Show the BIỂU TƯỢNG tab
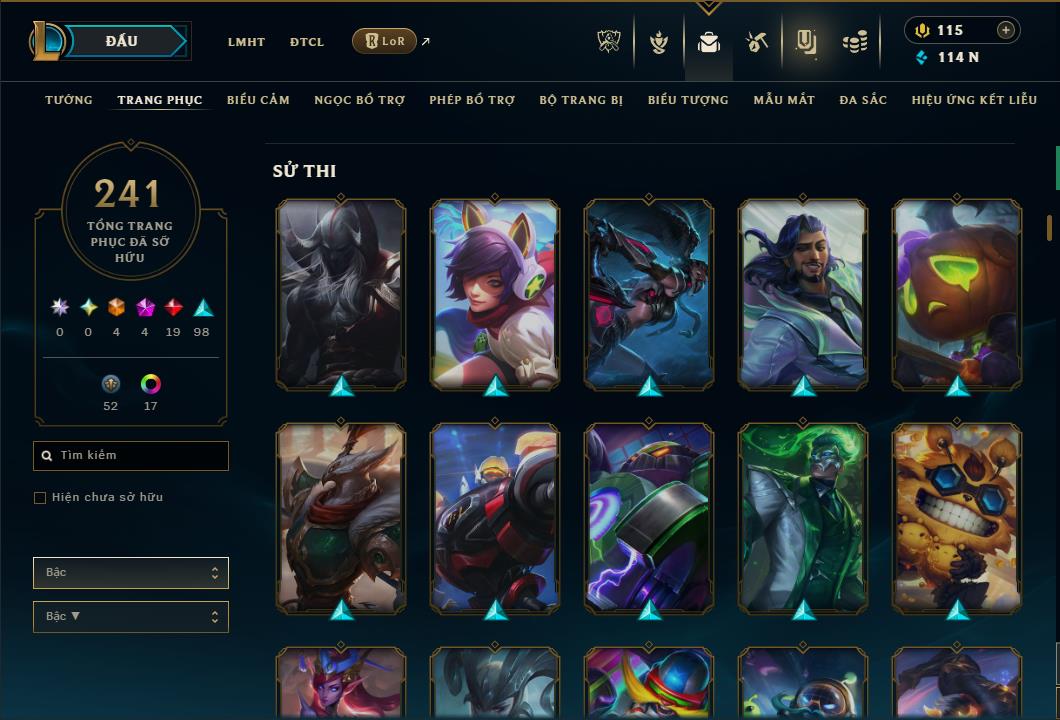 click(x=688, y=100)
